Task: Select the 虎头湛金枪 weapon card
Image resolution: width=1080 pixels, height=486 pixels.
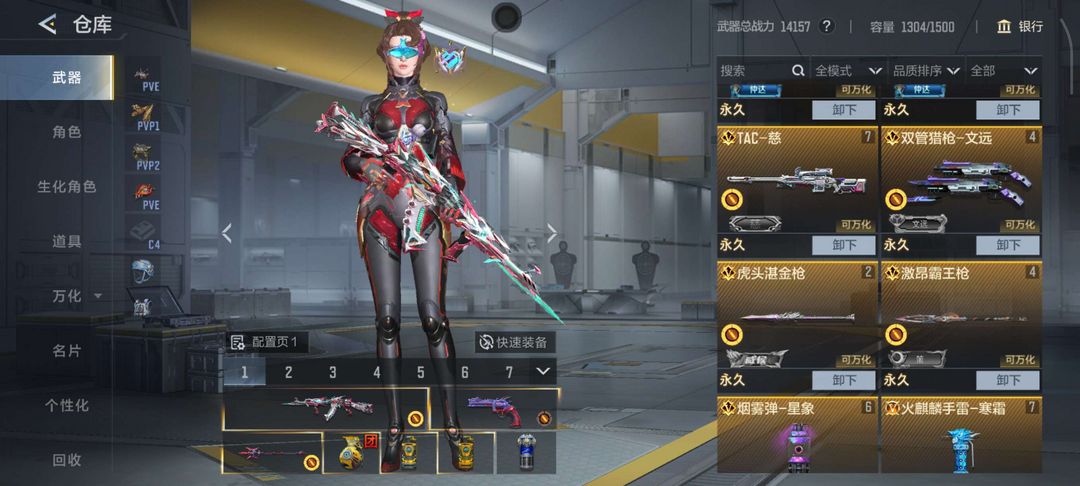Action: click(796, 315)
